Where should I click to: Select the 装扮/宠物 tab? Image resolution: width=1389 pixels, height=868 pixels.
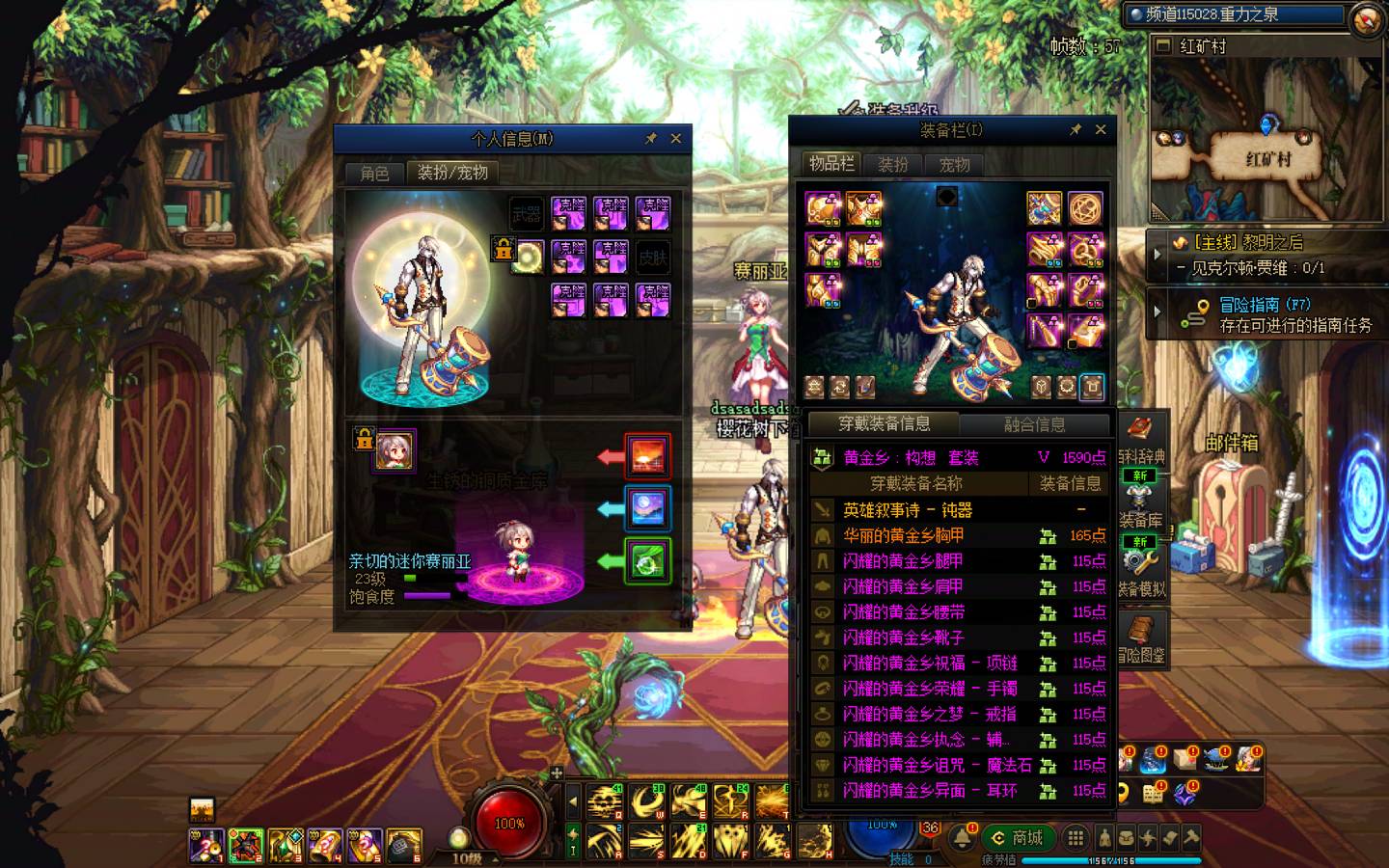(452, 173)
